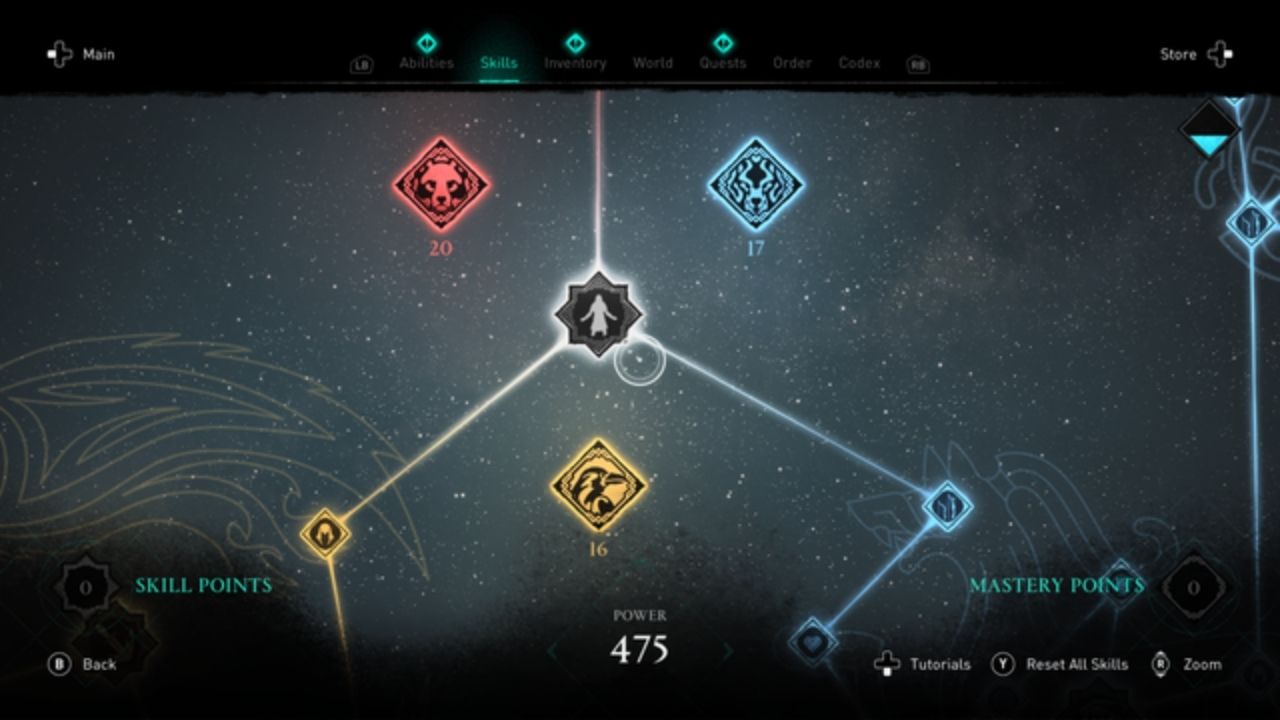This screenshot has height=720, width=1280.
Task: Open the Store
Action: 1196,54
